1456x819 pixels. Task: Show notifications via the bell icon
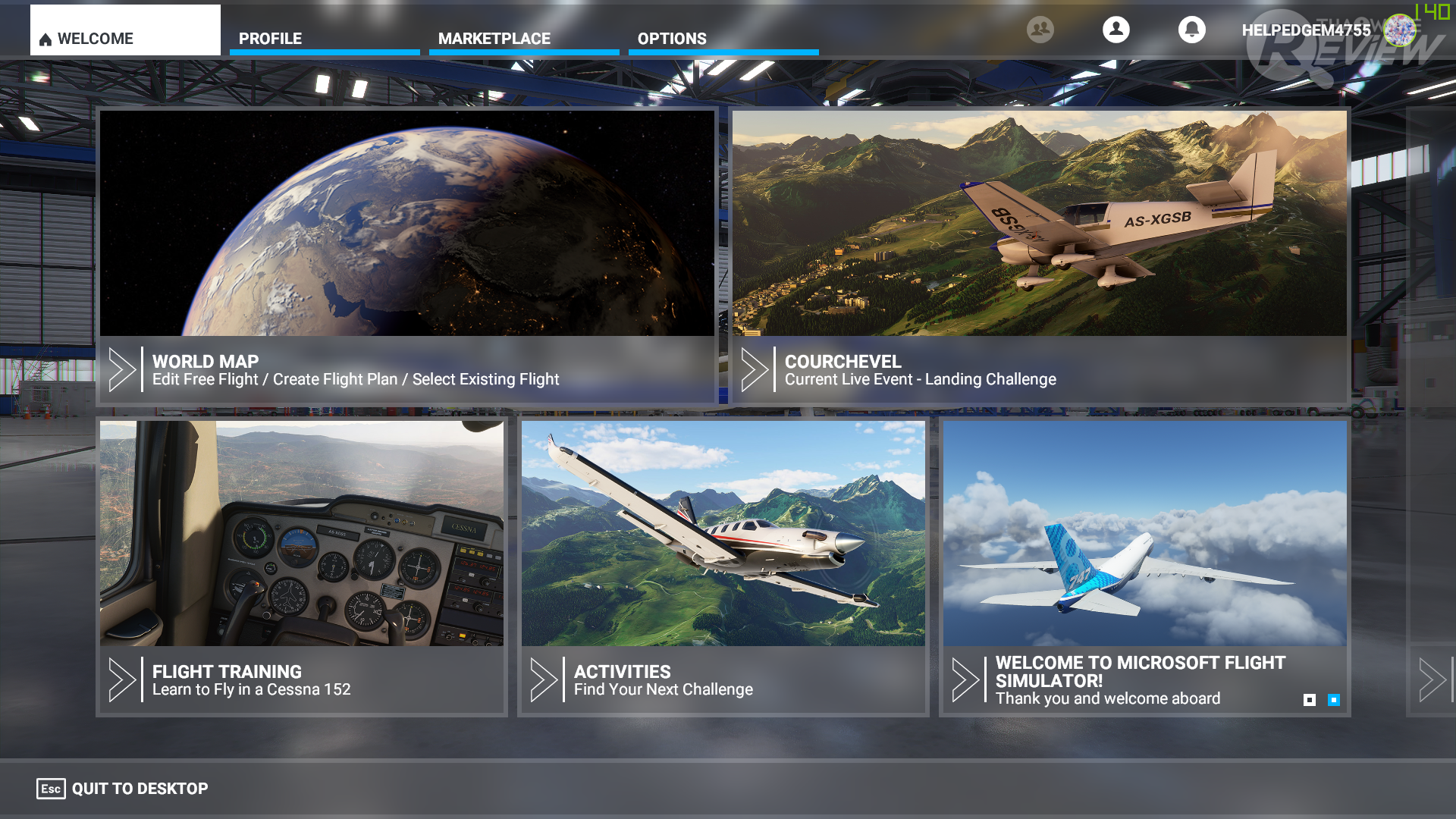1191,30
